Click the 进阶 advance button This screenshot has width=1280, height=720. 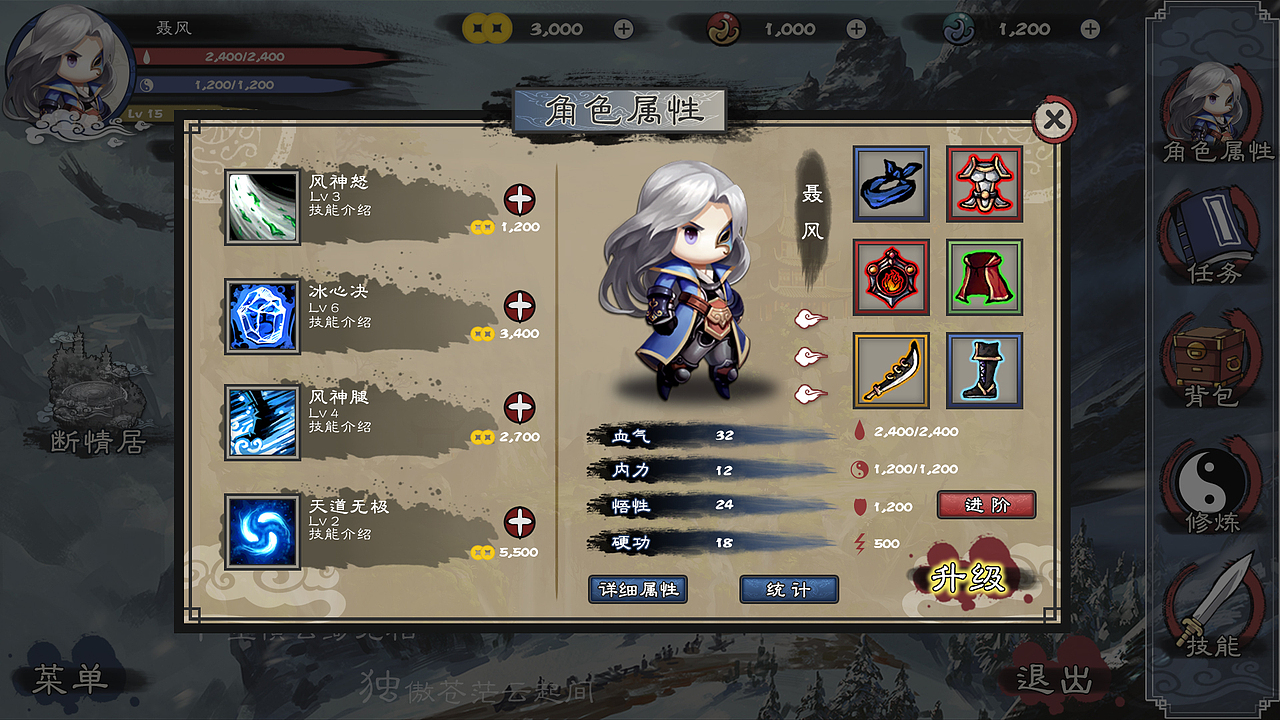coord(986,505)
